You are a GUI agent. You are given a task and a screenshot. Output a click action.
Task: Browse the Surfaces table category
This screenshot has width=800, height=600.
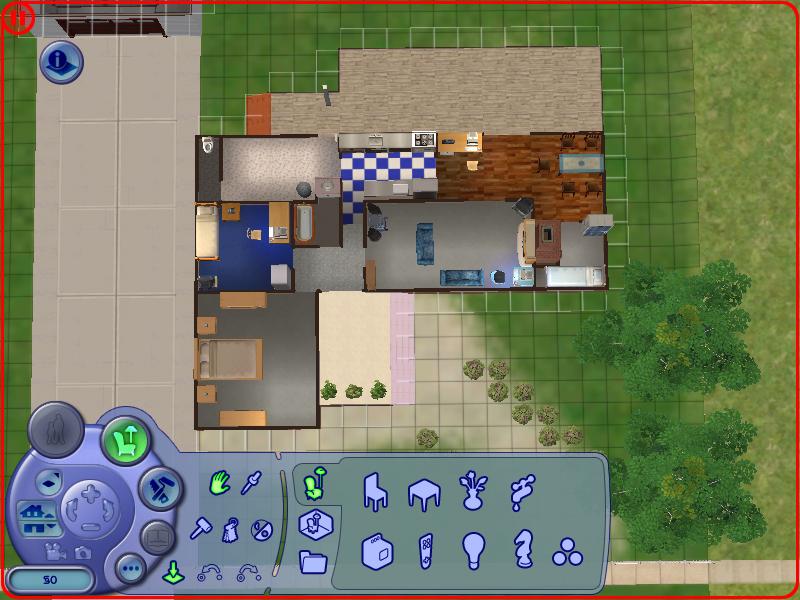(424, 492)
